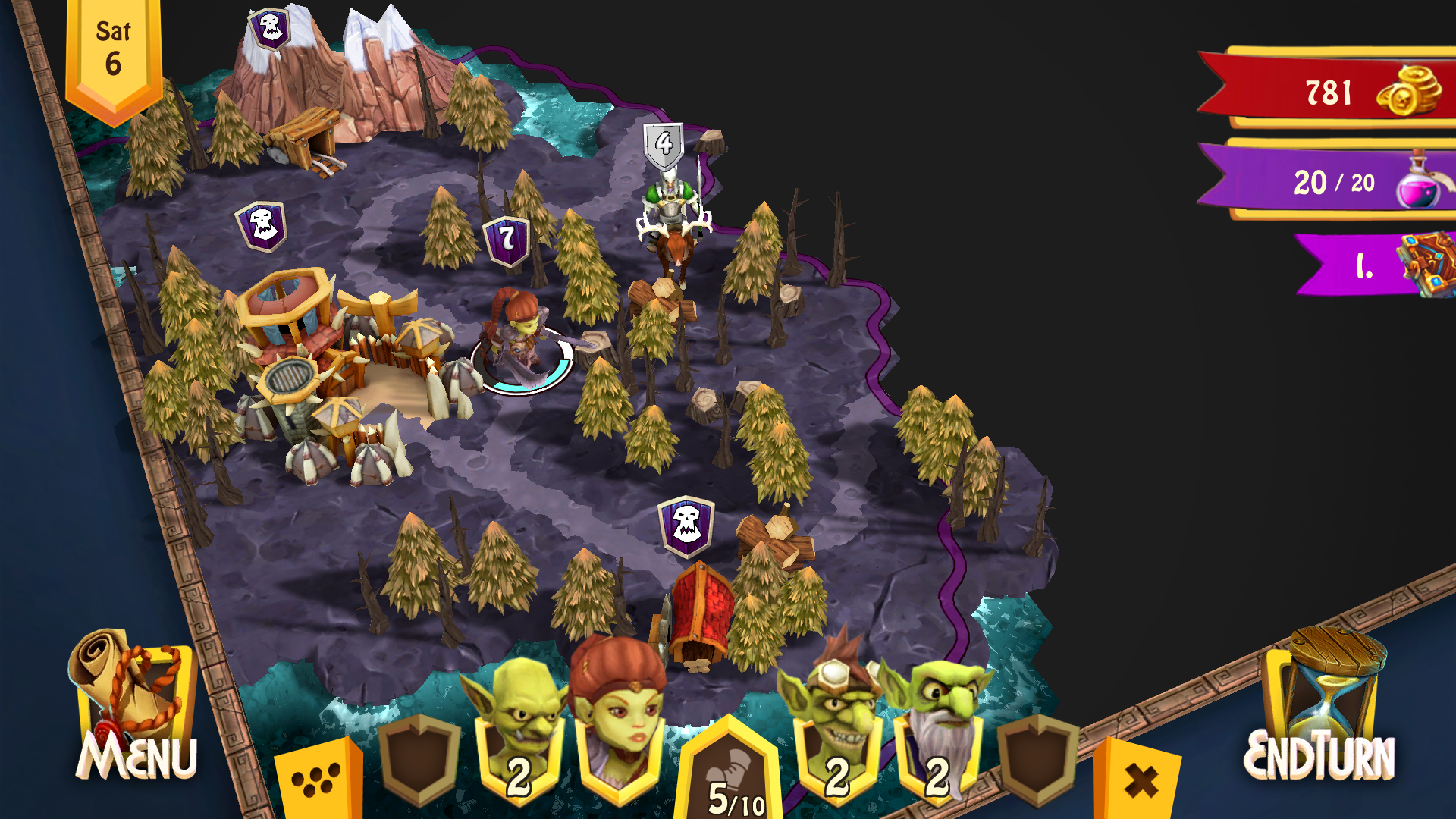Open the yellow six-dots formation button
The image size is (1456, 819).
click(x=317, y=783)
